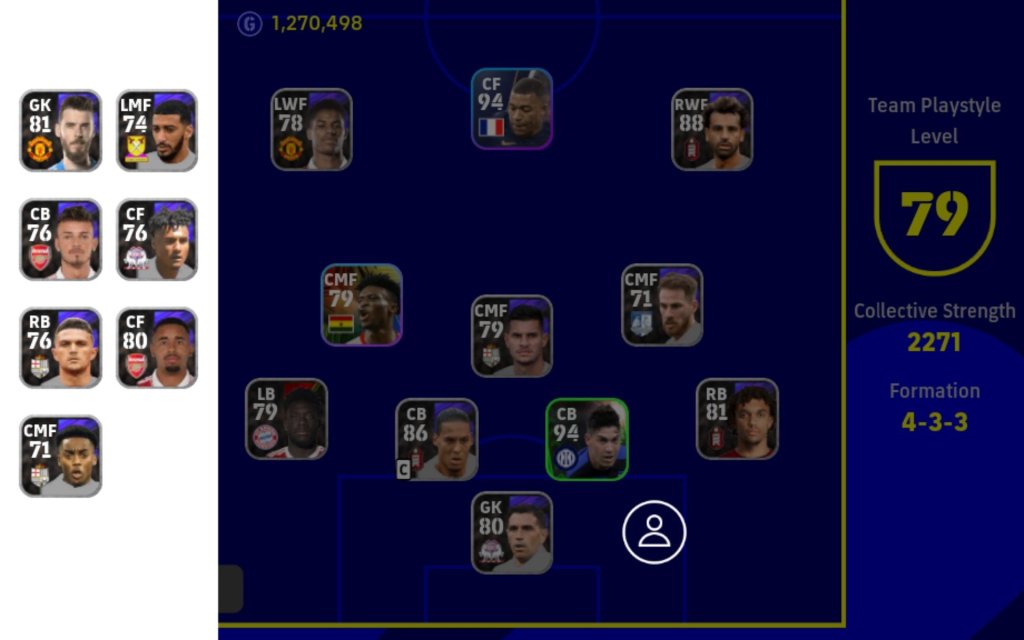
Task: Select the green-highlighted CB 94 card
Action: coord(587,439)
